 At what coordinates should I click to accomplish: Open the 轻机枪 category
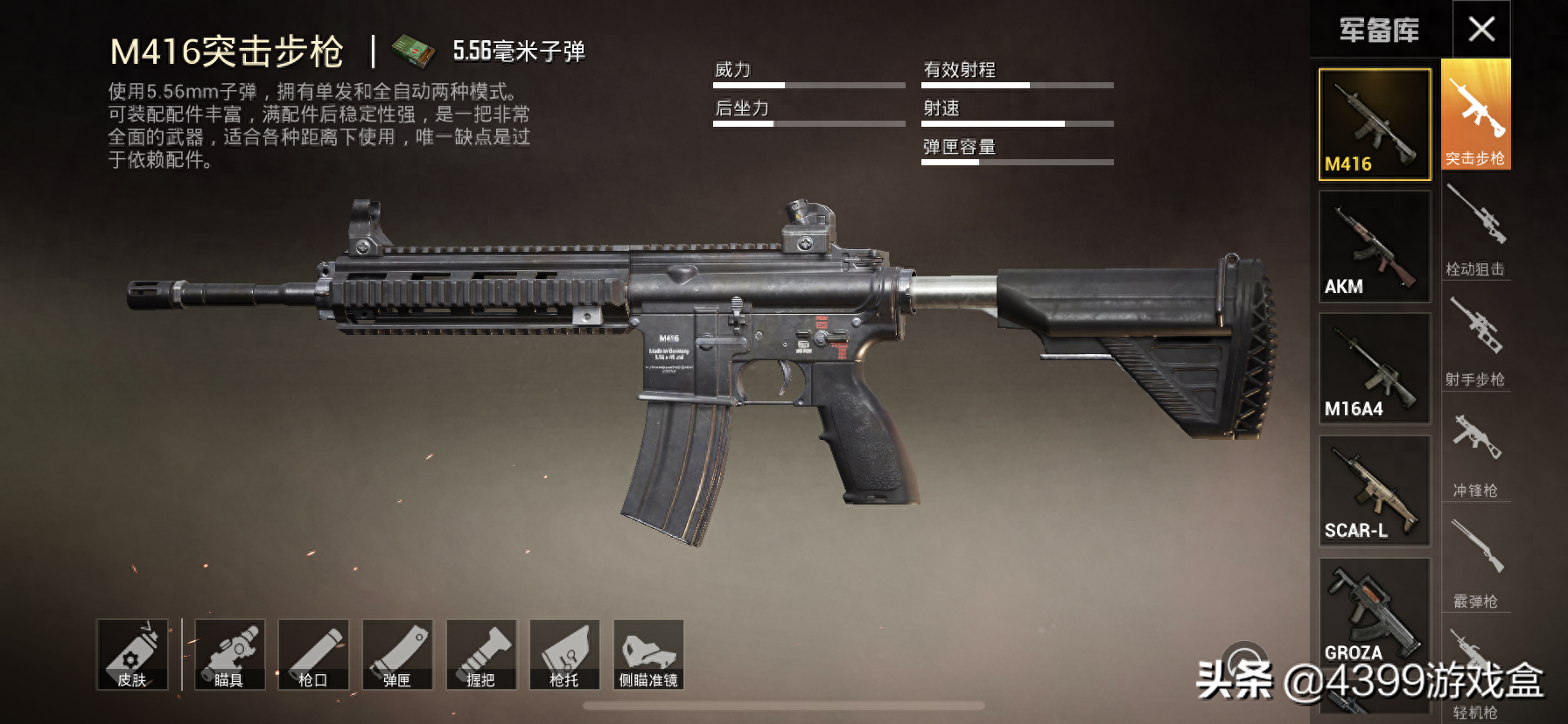point(1475,673)
